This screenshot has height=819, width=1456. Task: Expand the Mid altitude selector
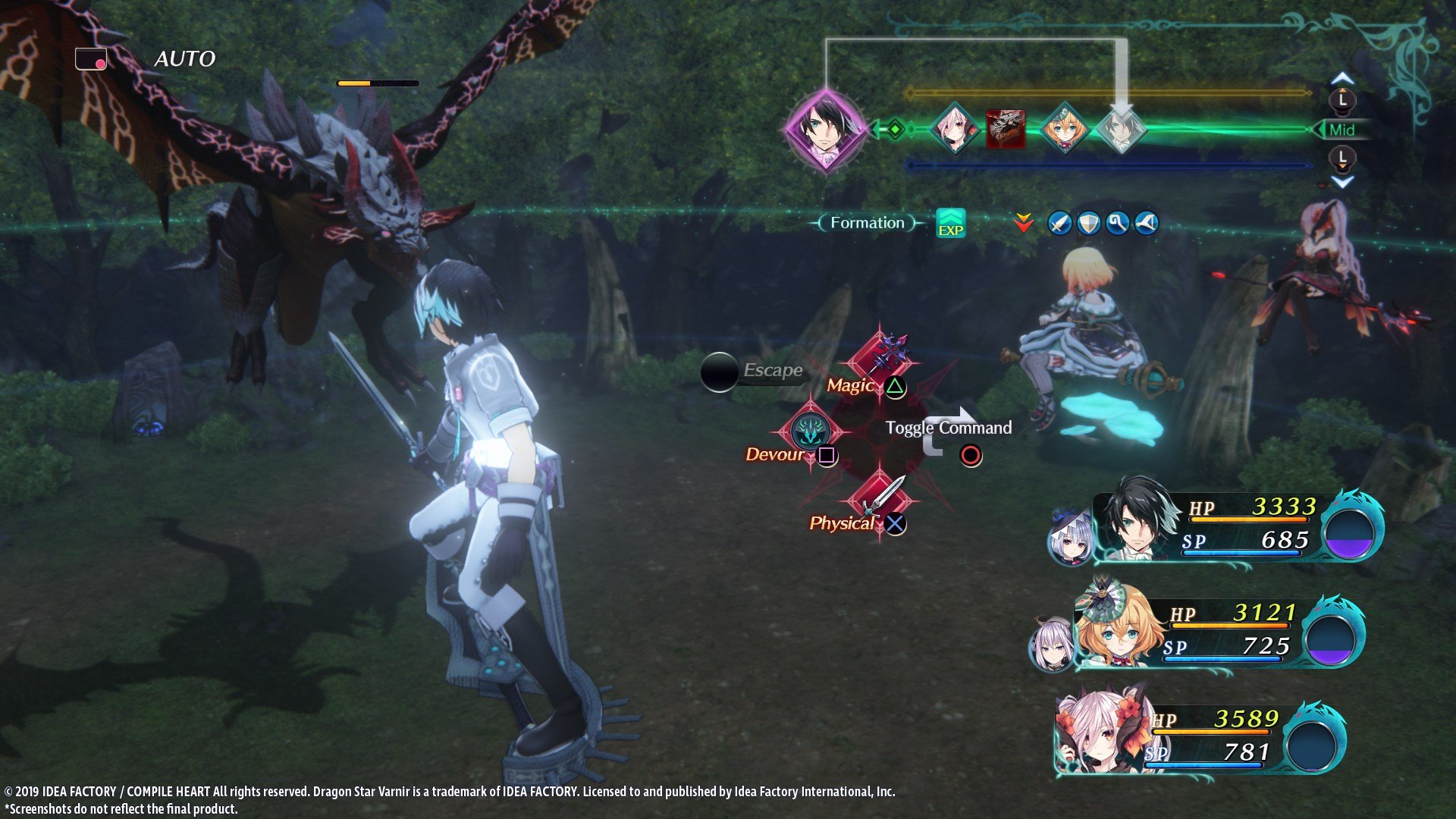[x=1344, y=128]
